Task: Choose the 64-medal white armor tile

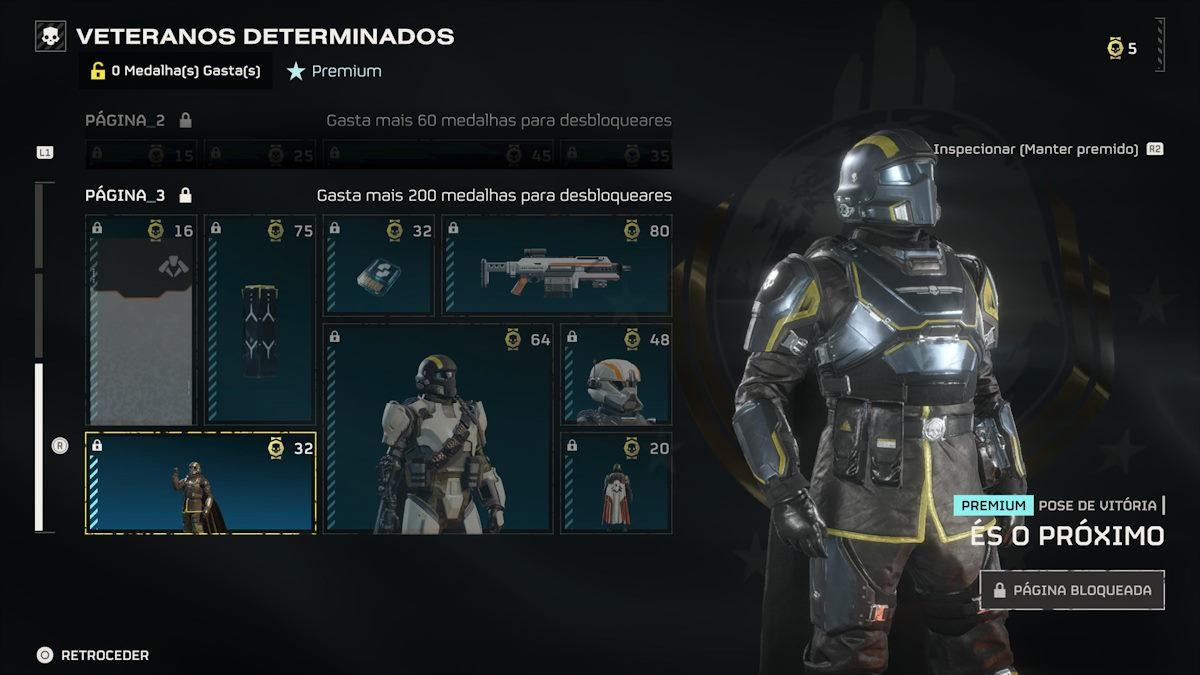Action: (438, 428)
